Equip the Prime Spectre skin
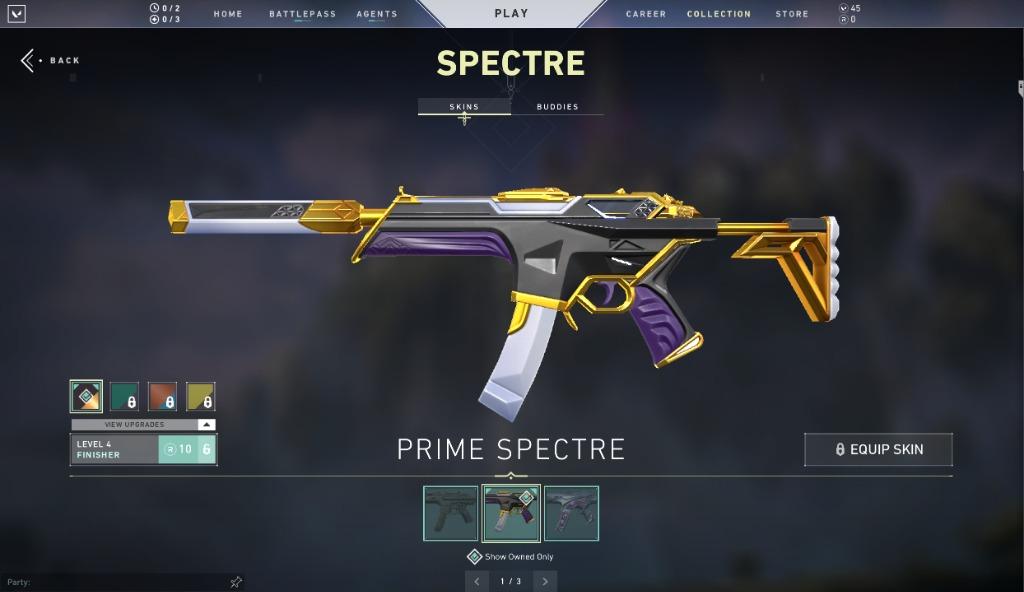 (878, 450)
